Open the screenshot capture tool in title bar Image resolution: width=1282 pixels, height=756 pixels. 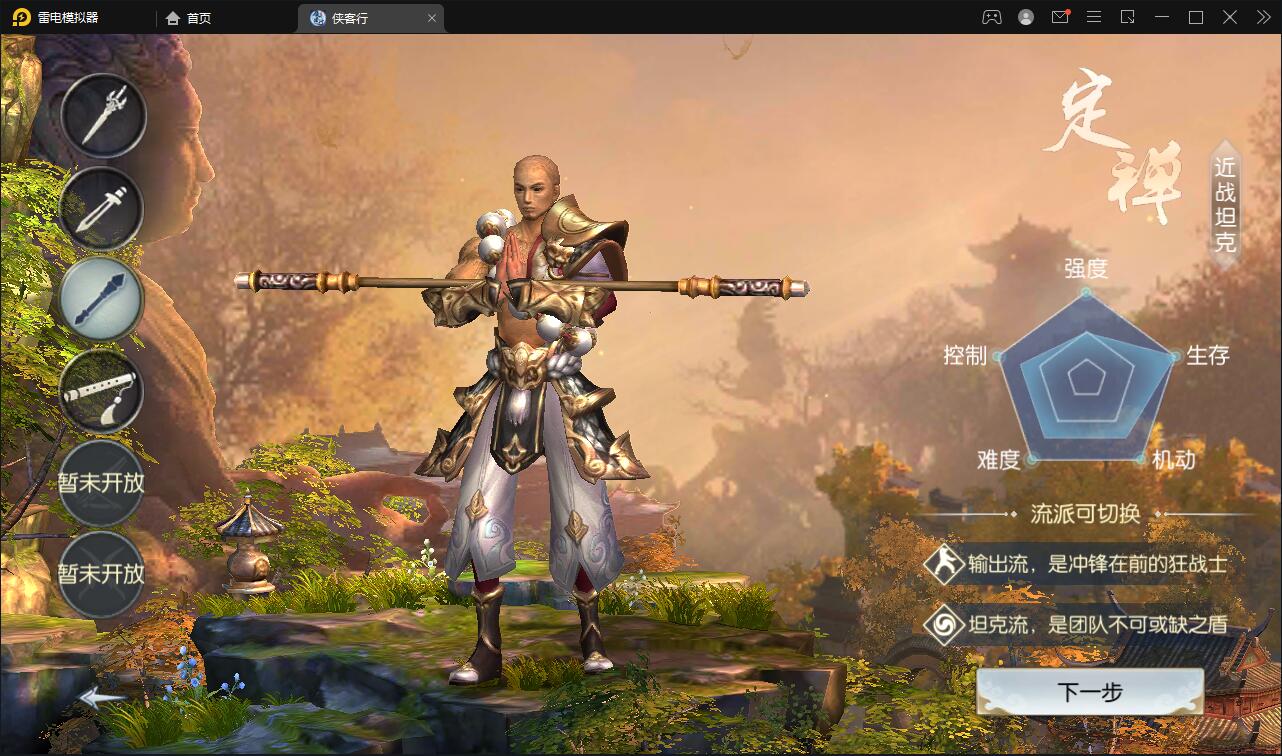click(1128, 17)
